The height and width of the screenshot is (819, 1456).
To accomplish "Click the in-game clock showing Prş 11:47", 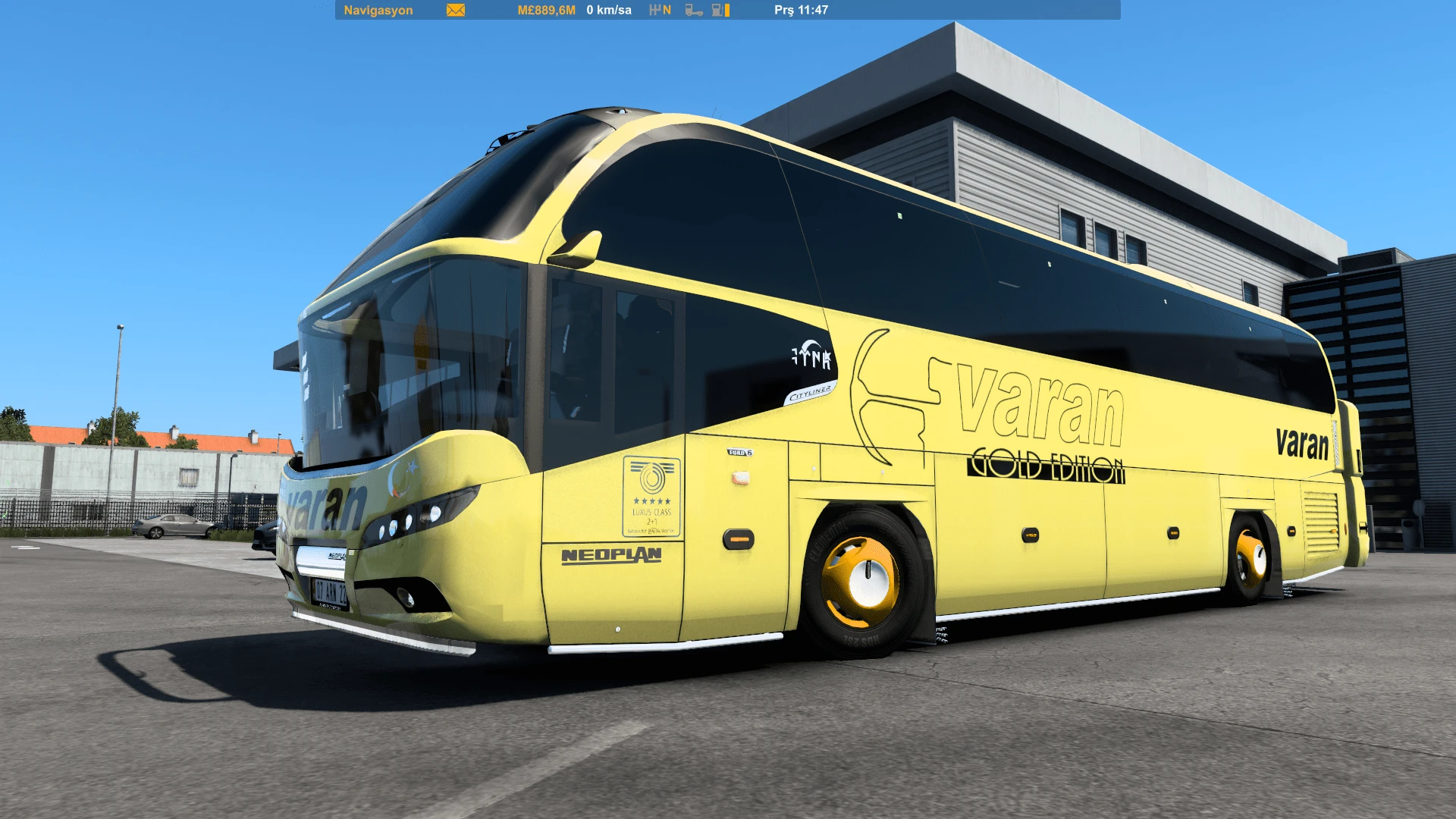I will 802,11.
